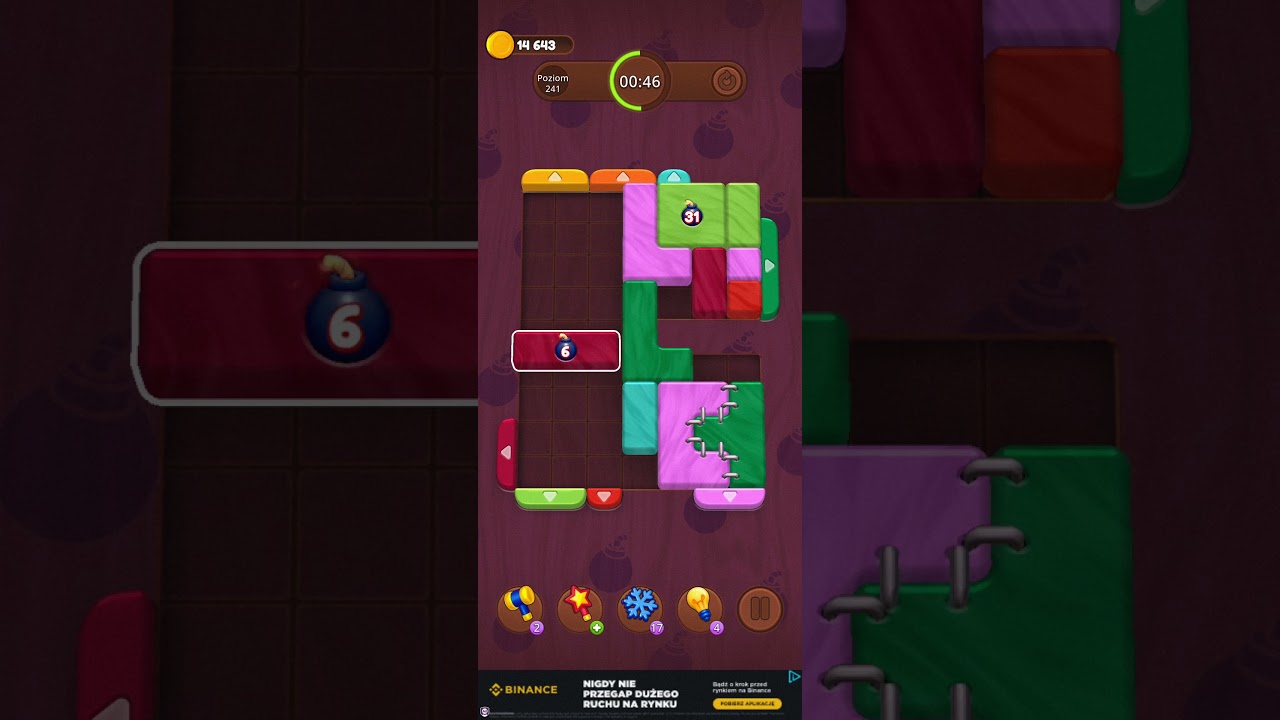
Task: Use the snowflake freeze booster
Action: pyautogui.click(x=639, y=608)
